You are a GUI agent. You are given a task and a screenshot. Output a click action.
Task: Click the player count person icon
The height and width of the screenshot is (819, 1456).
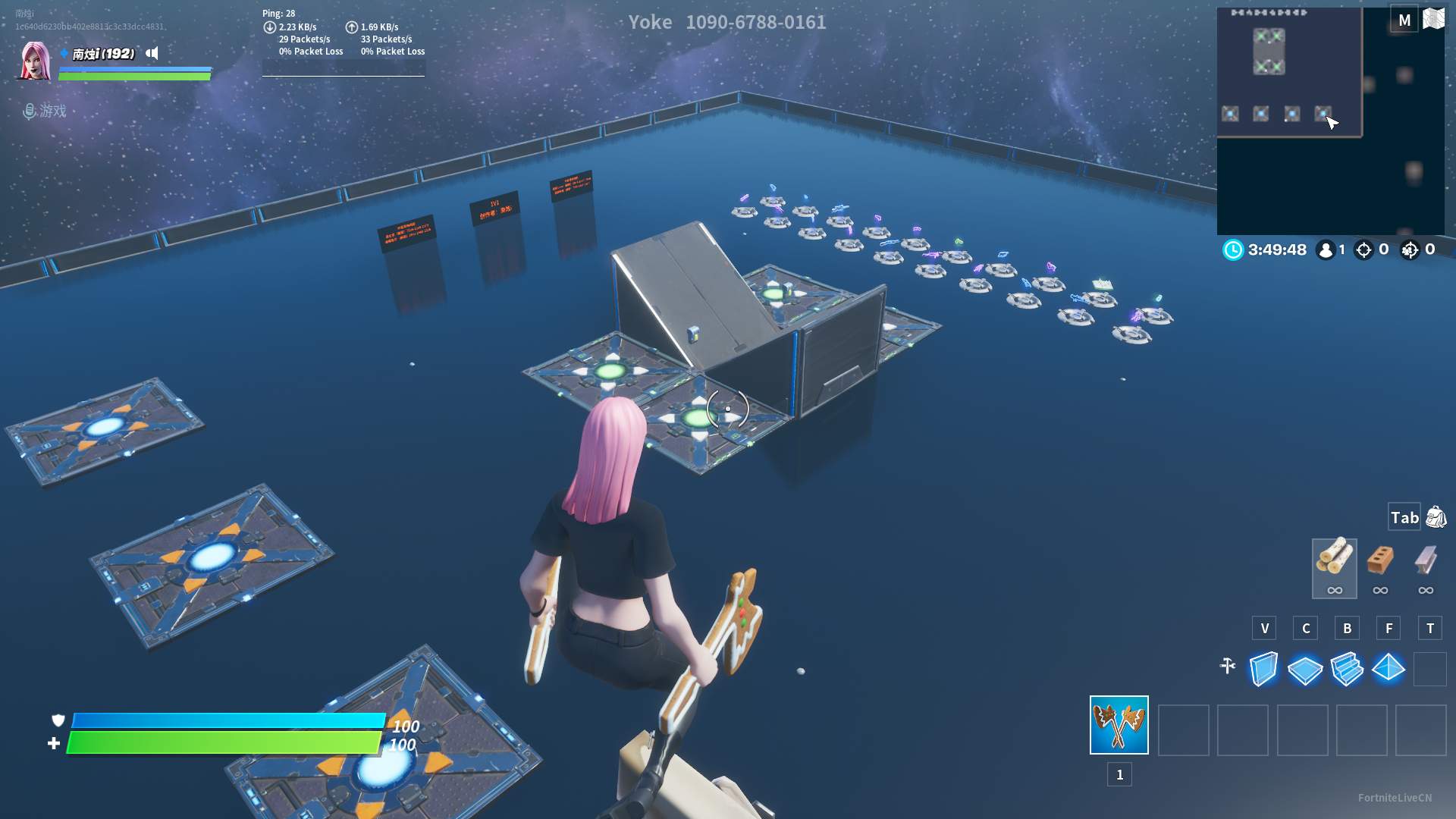(x=1326, y=250)
